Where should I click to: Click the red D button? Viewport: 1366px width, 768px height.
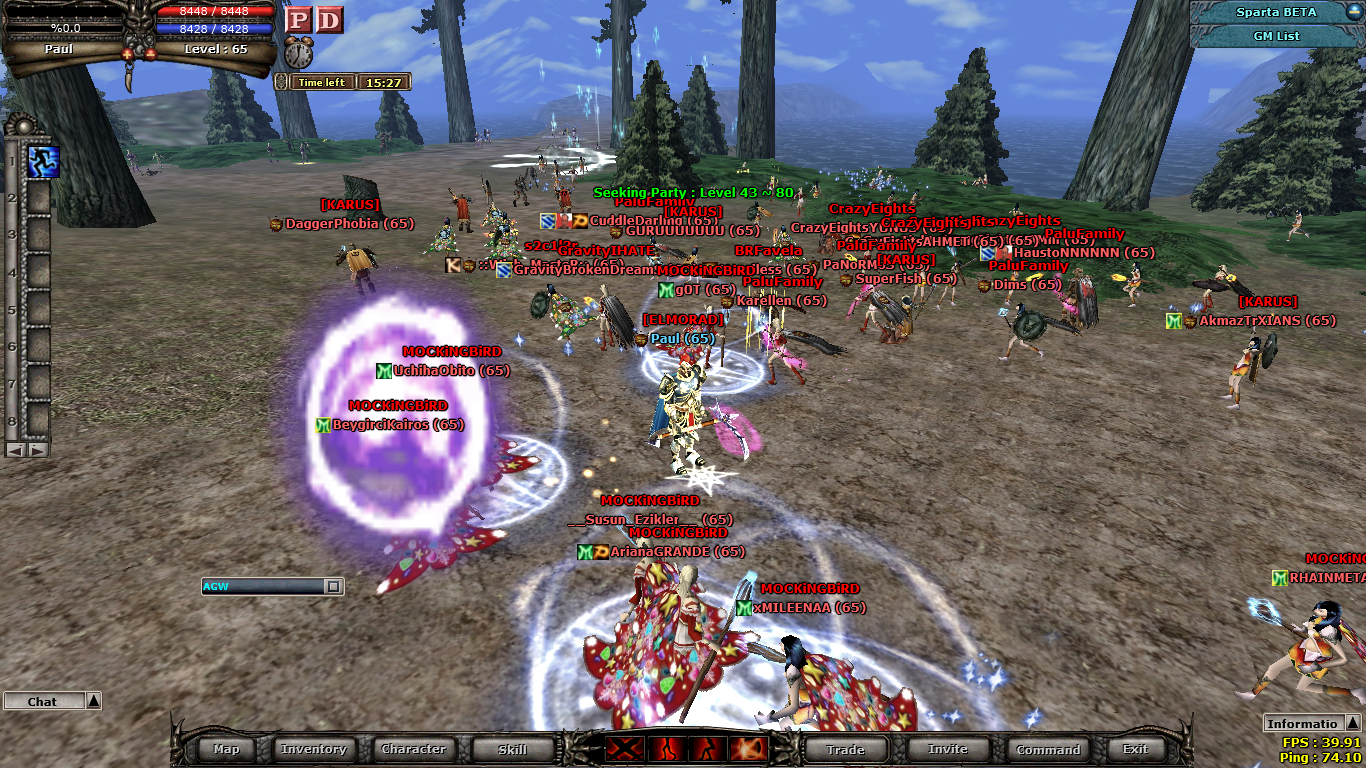329,20
